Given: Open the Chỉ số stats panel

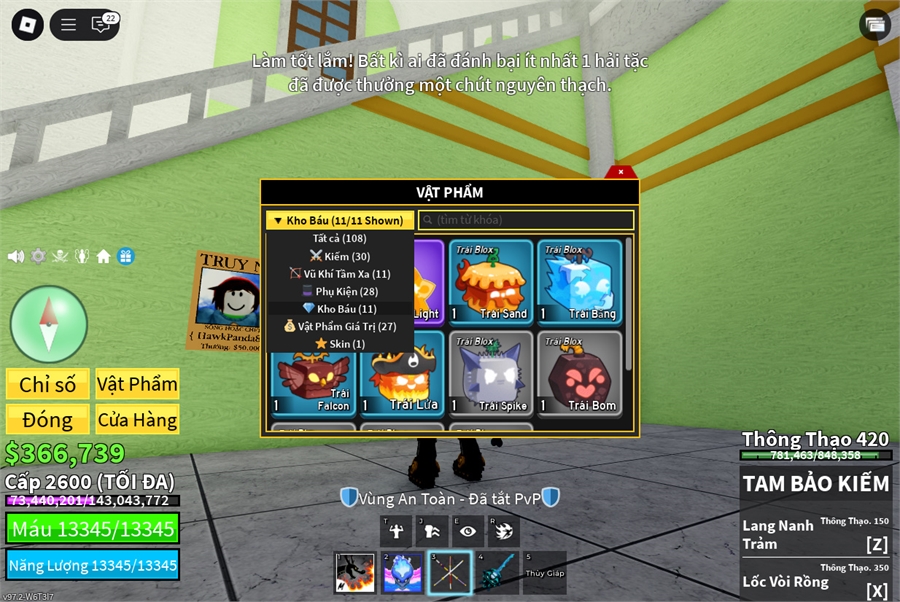Looking at the screenshot, I should [48, 384].
